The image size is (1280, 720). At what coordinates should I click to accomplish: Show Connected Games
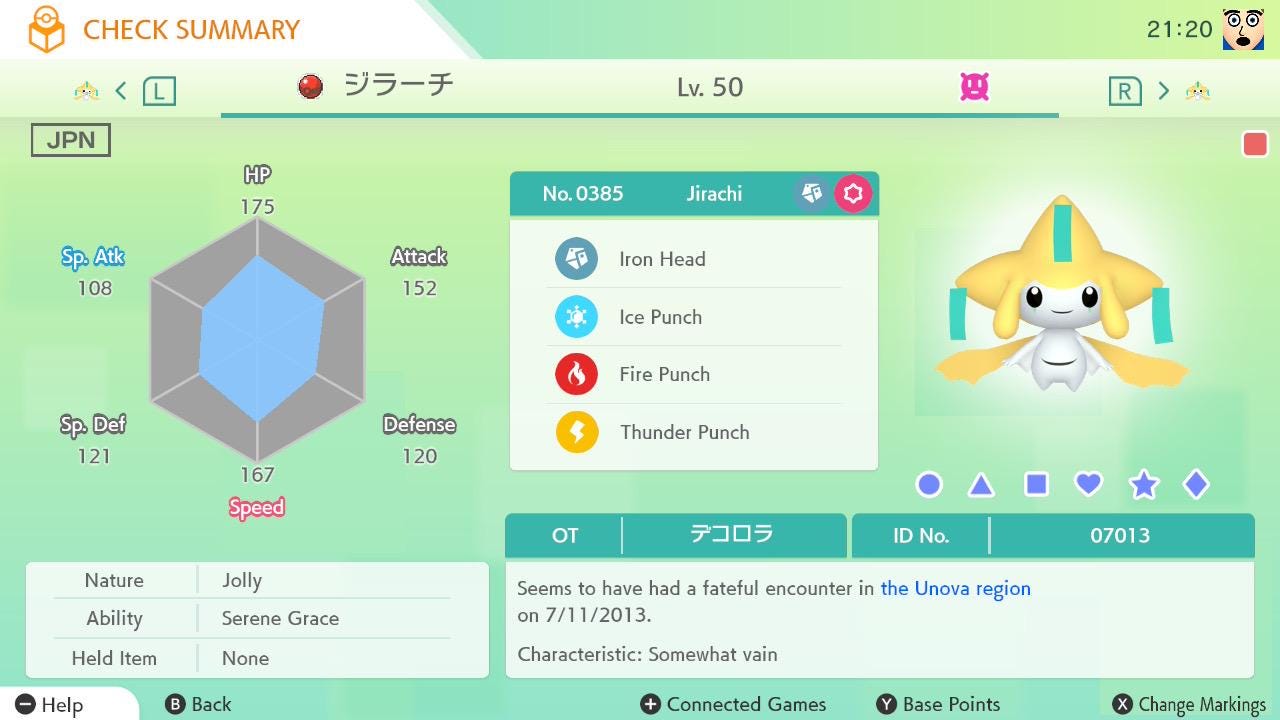coord(734,705)
